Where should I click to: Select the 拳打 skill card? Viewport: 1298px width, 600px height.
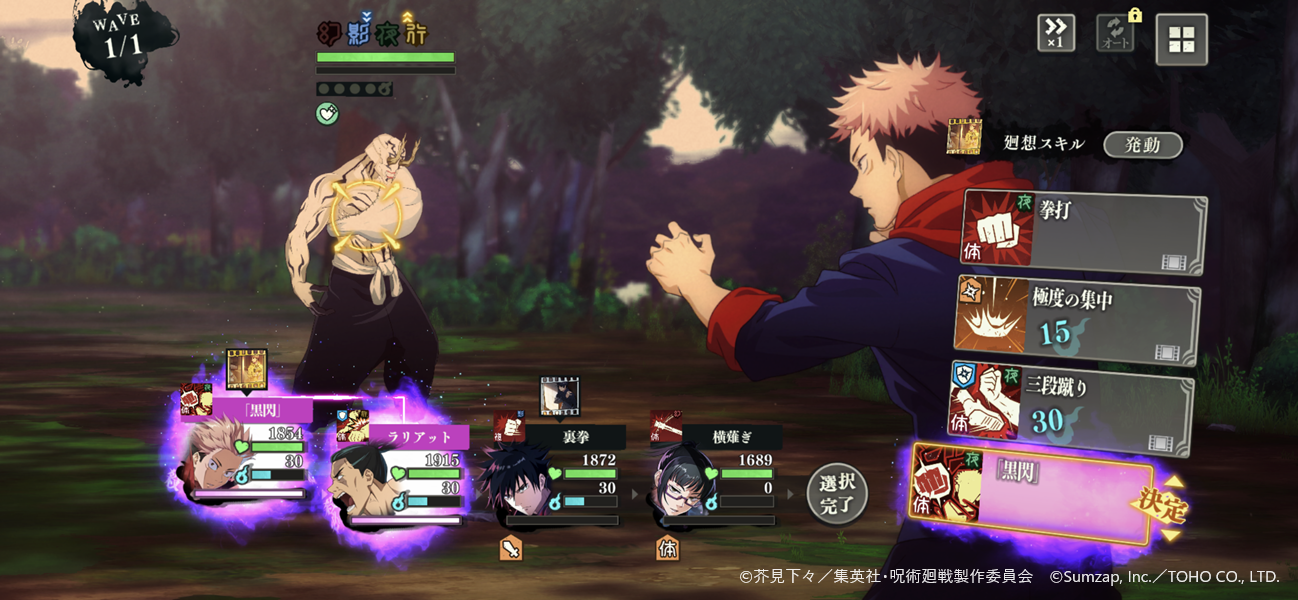pyautogui.click(x=1083, y=231)
